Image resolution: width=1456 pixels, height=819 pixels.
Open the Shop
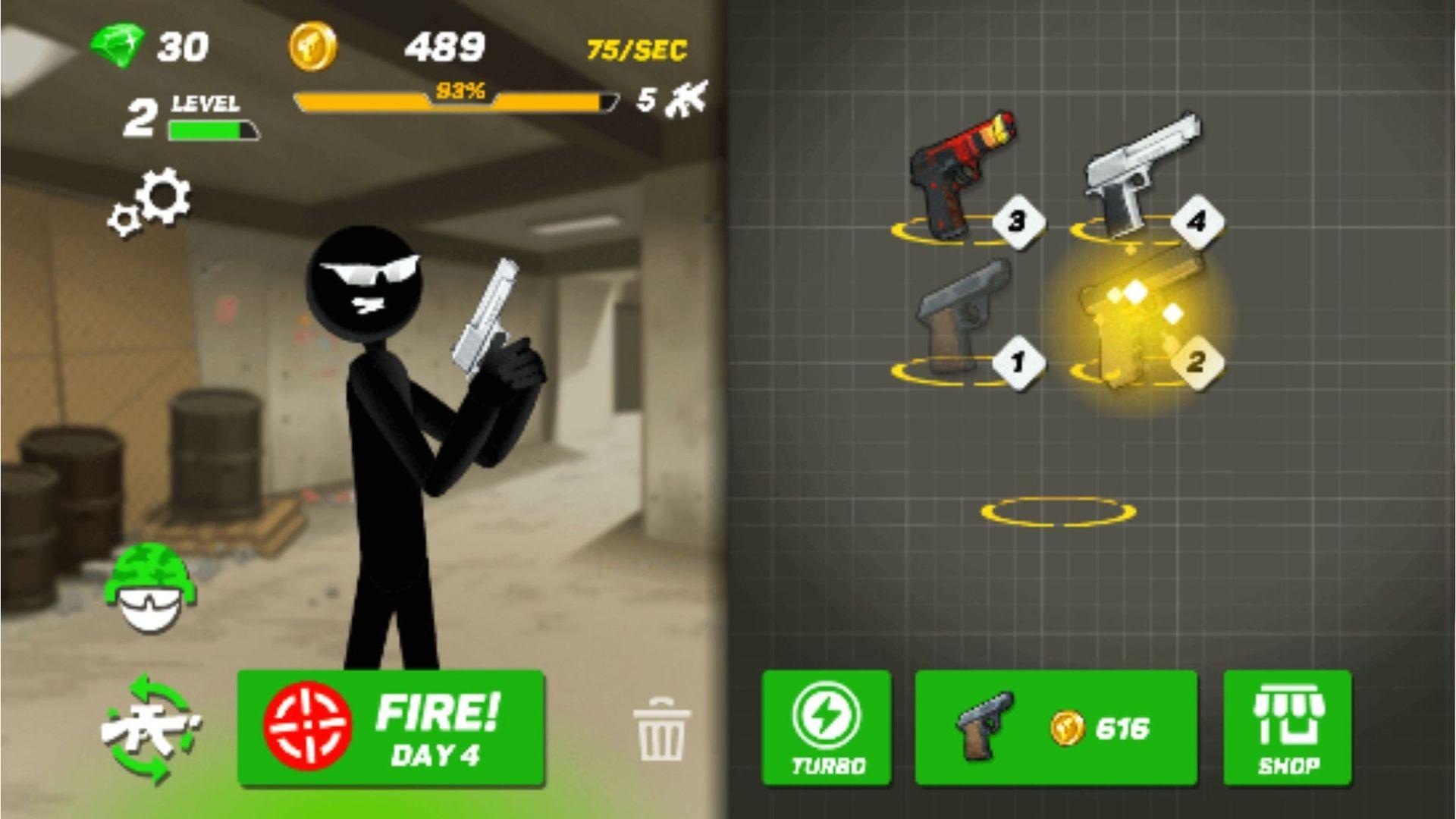[x=1288, y=728]
